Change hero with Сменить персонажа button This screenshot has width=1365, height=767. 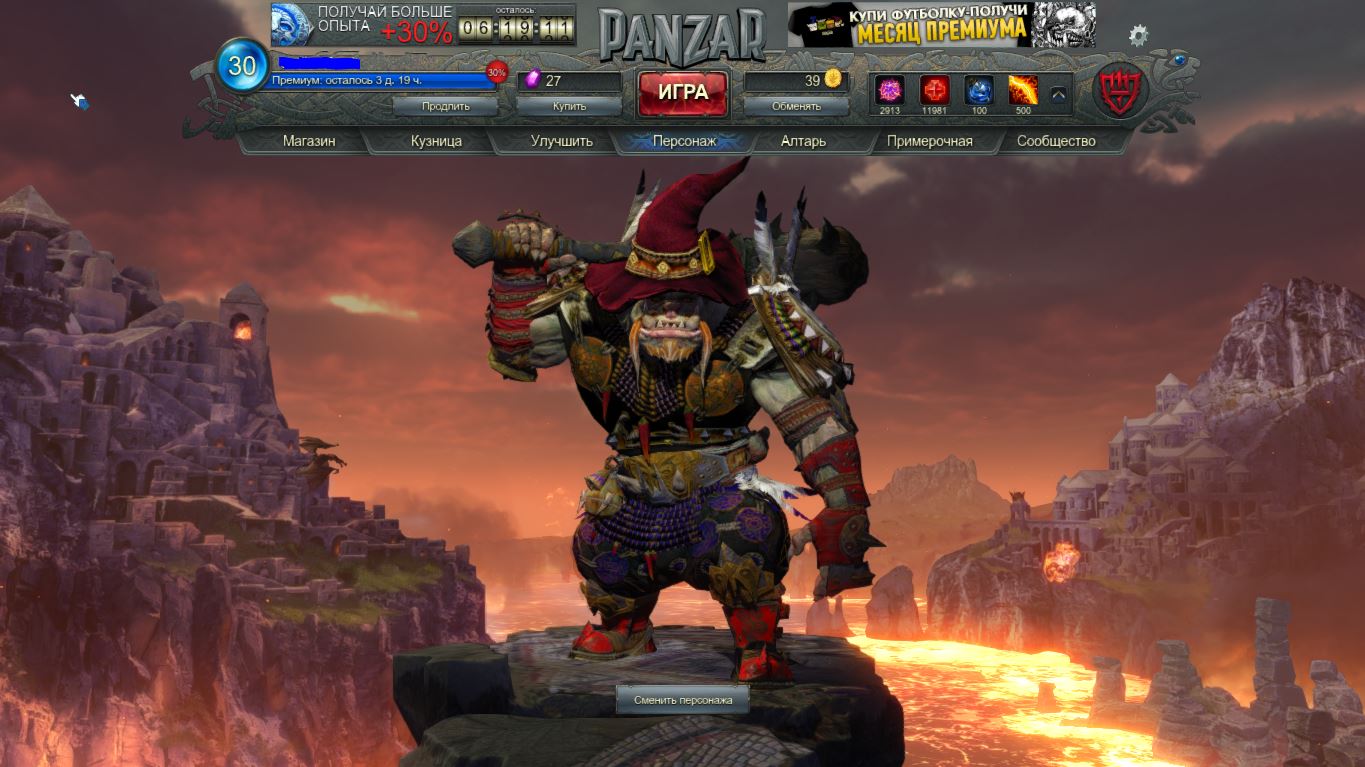click(x=683, y=700)
